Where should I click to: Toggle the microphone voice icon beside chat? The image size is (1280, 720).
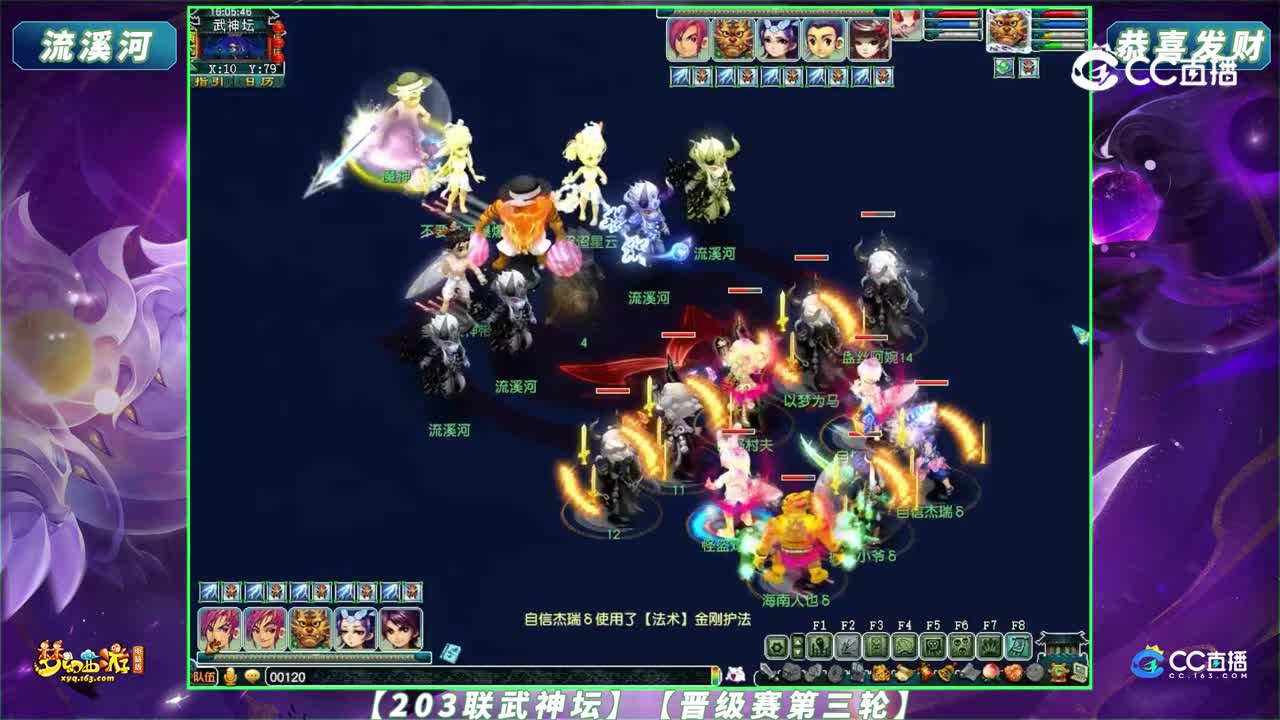[x=230, y=674]
